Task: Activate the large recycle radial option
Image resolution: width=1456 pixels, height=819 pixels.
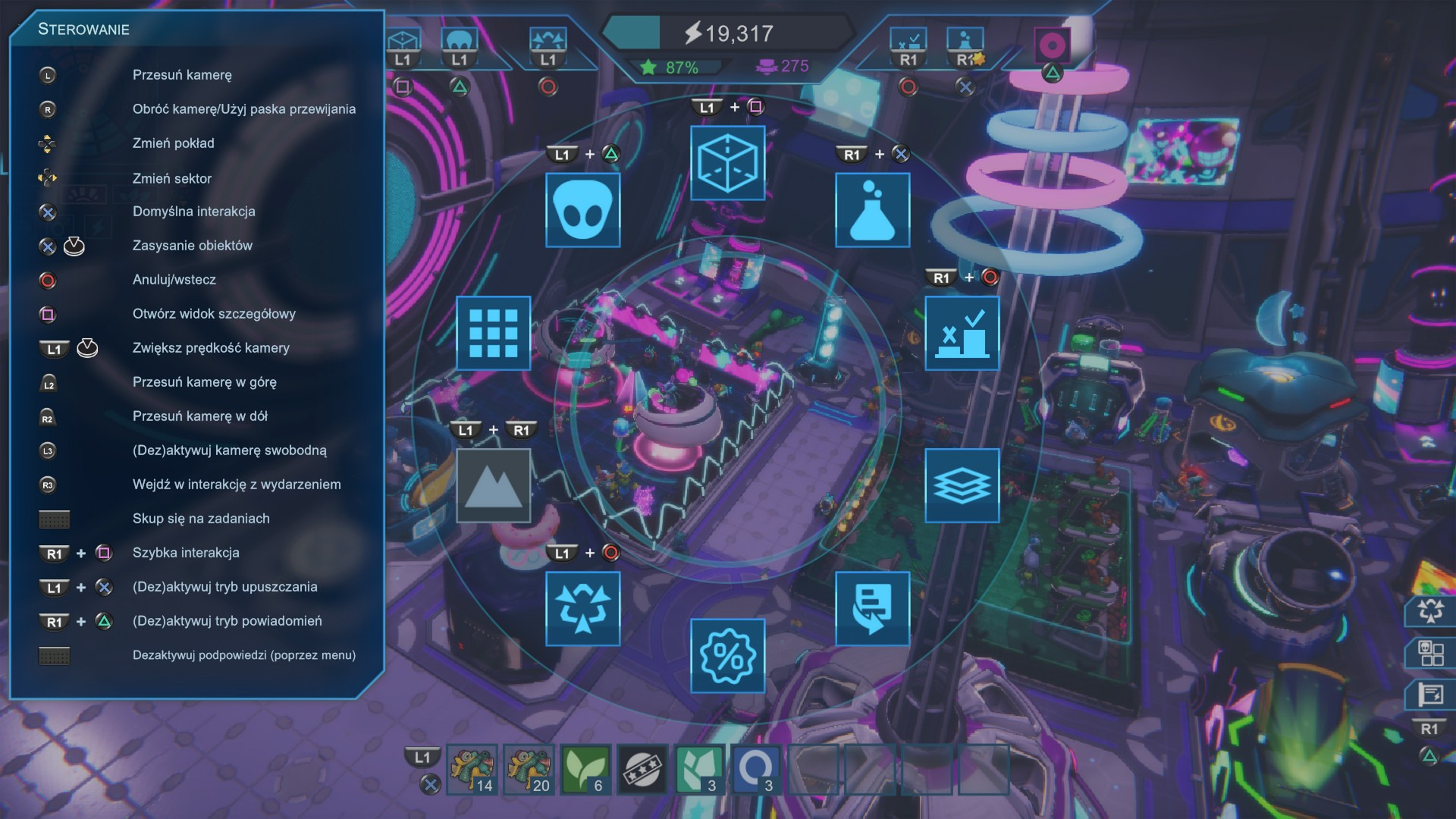Action: pos(582,608)
